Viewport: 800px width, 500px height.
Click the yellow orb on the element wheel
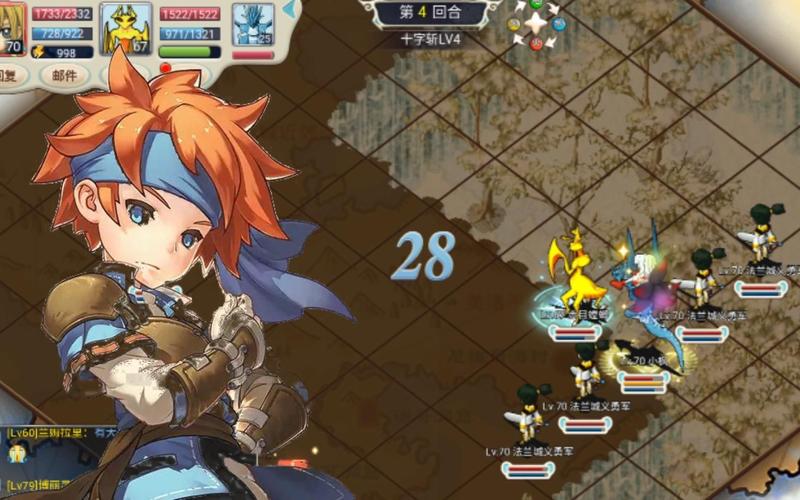[x=514, y=24]
